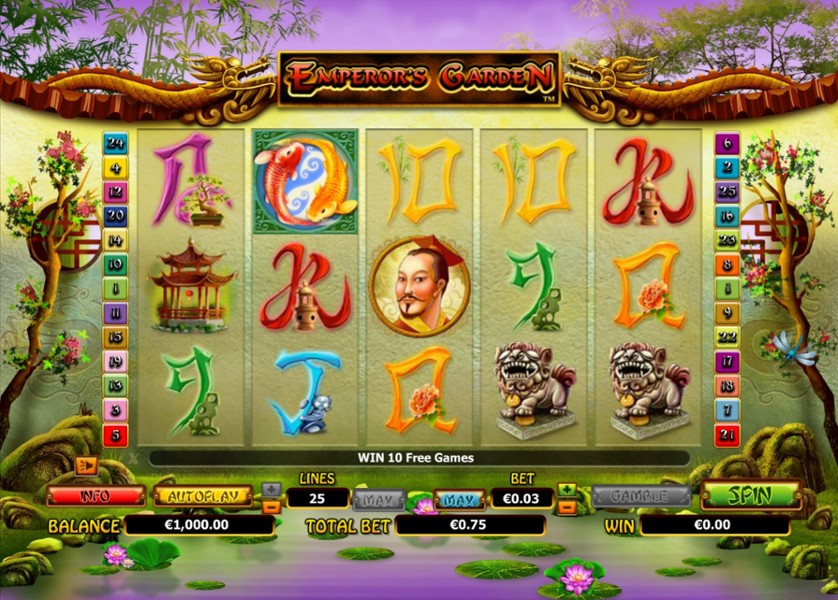Viewport: 838px width, 600px height.
Task: Raise the number of lines with plus
Action: tap(271, 489)
